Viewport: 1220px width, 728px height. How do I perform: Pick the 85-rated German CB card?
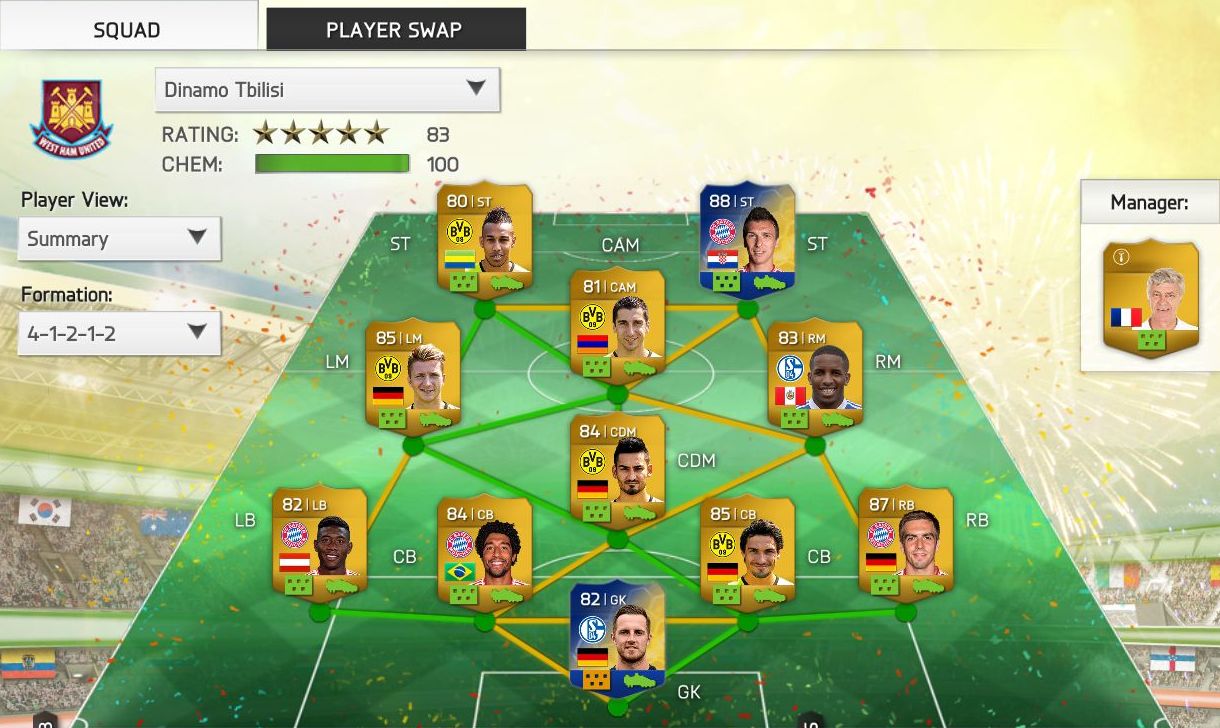[747, 549]
